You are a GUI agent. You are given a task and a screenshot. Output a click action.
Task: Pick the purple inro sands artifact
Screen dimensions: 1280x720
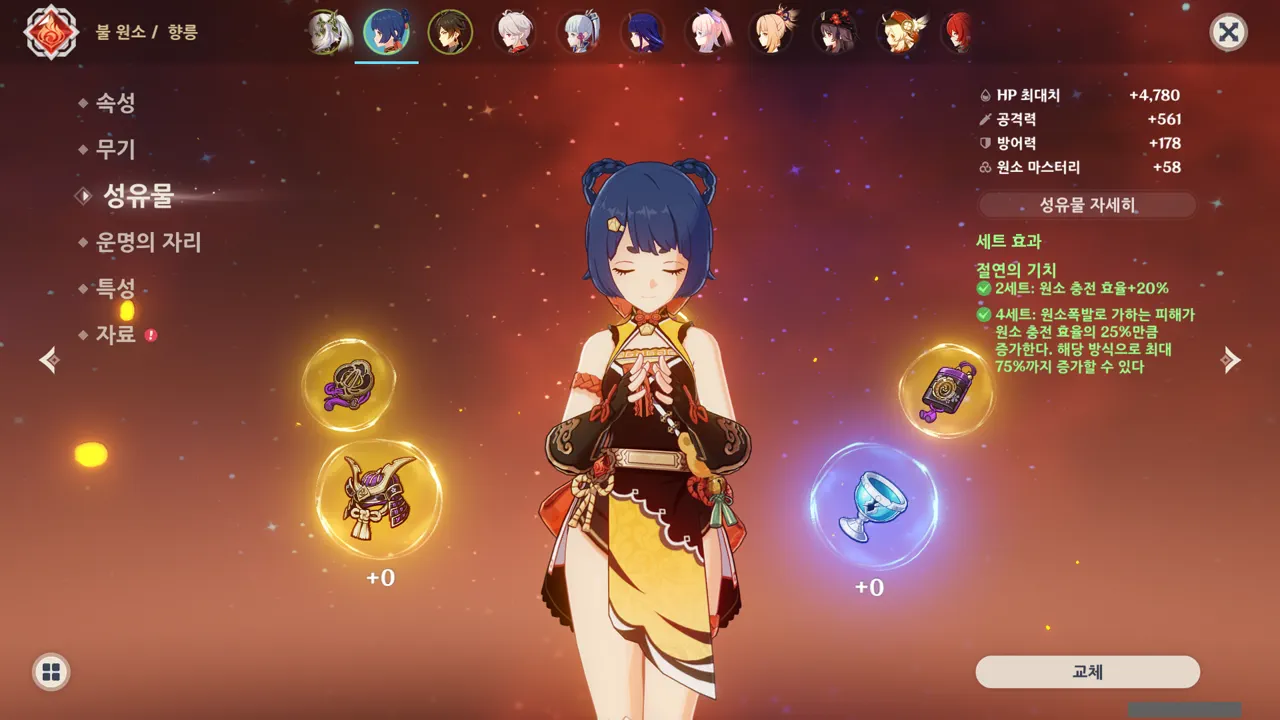(x=945, y=391)
